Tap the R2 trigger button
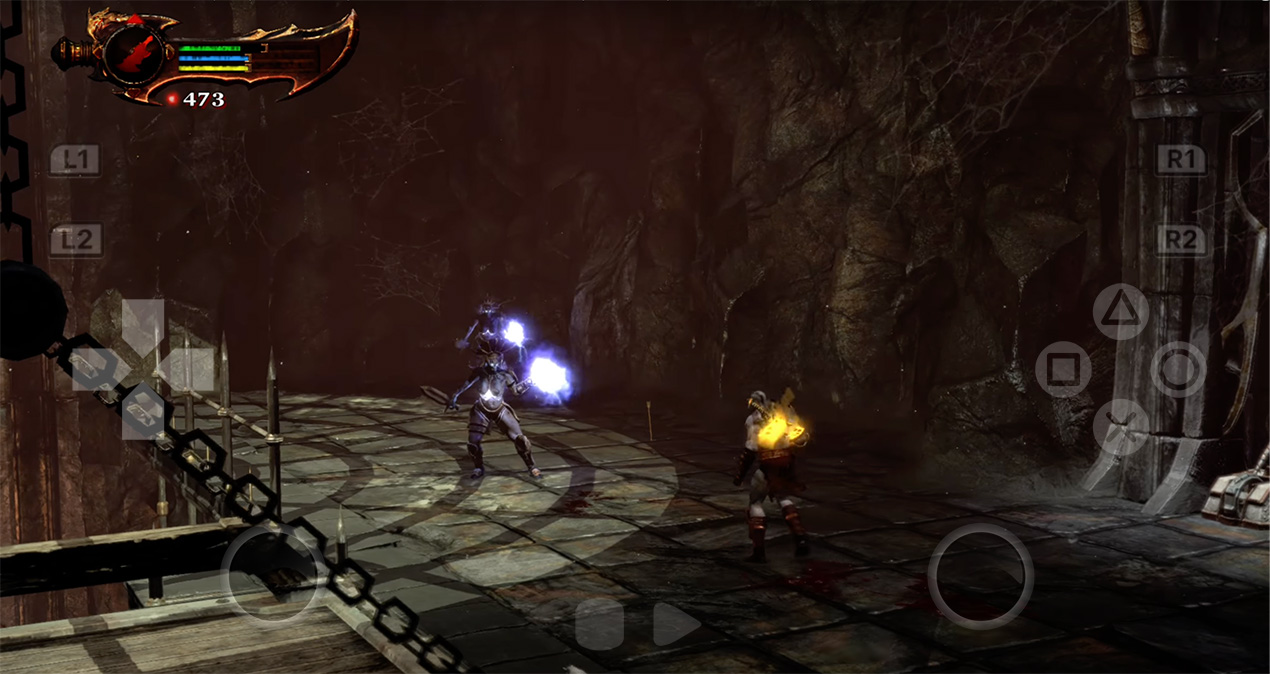This screenshot has height=674, width=1270. click(x=1181, y=240)
